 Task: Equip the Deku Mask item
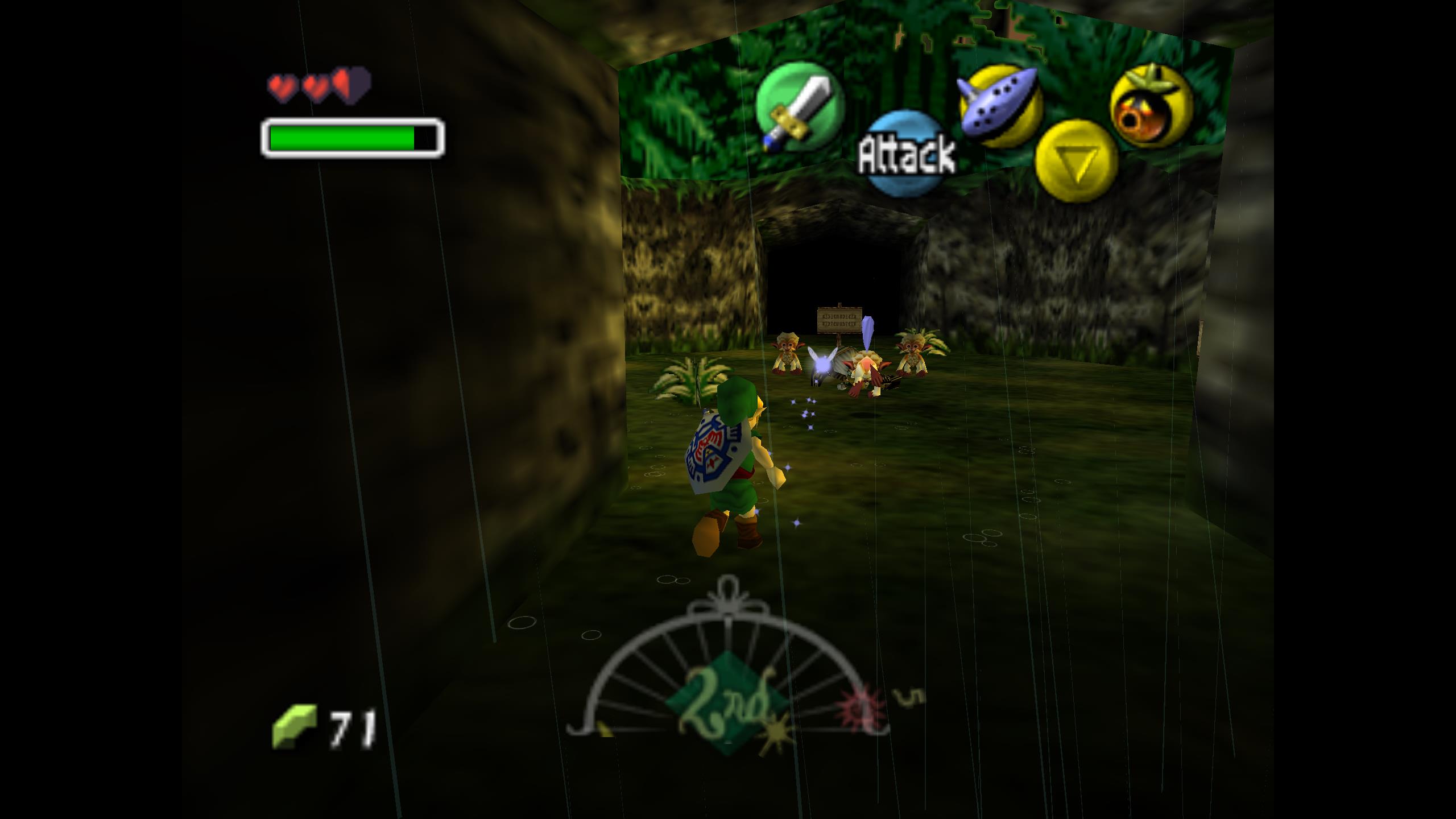(1151, 106)
